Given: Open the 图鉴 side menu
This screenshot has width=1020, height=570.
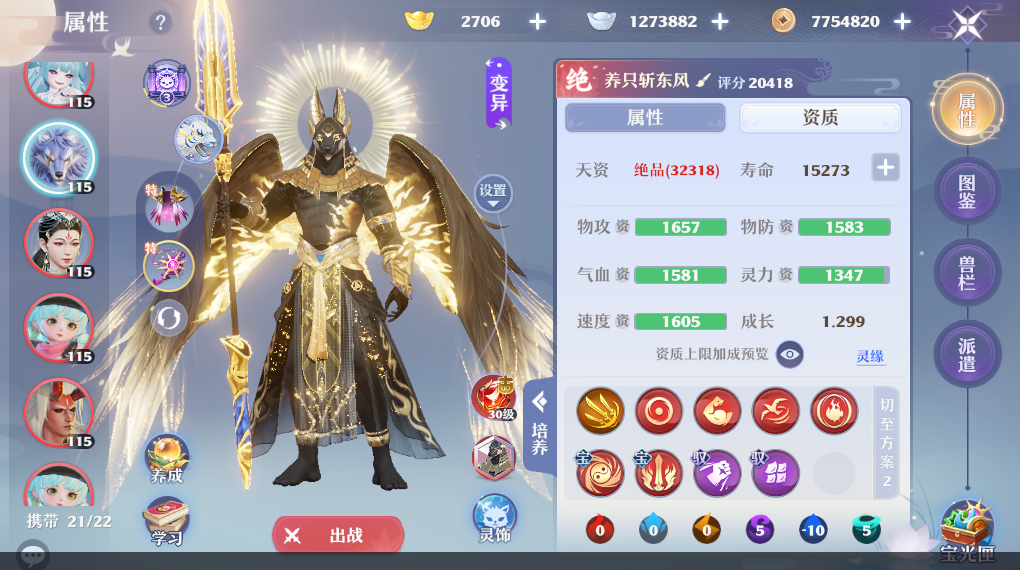Looking at the screenshot, I should pos(967,191).
